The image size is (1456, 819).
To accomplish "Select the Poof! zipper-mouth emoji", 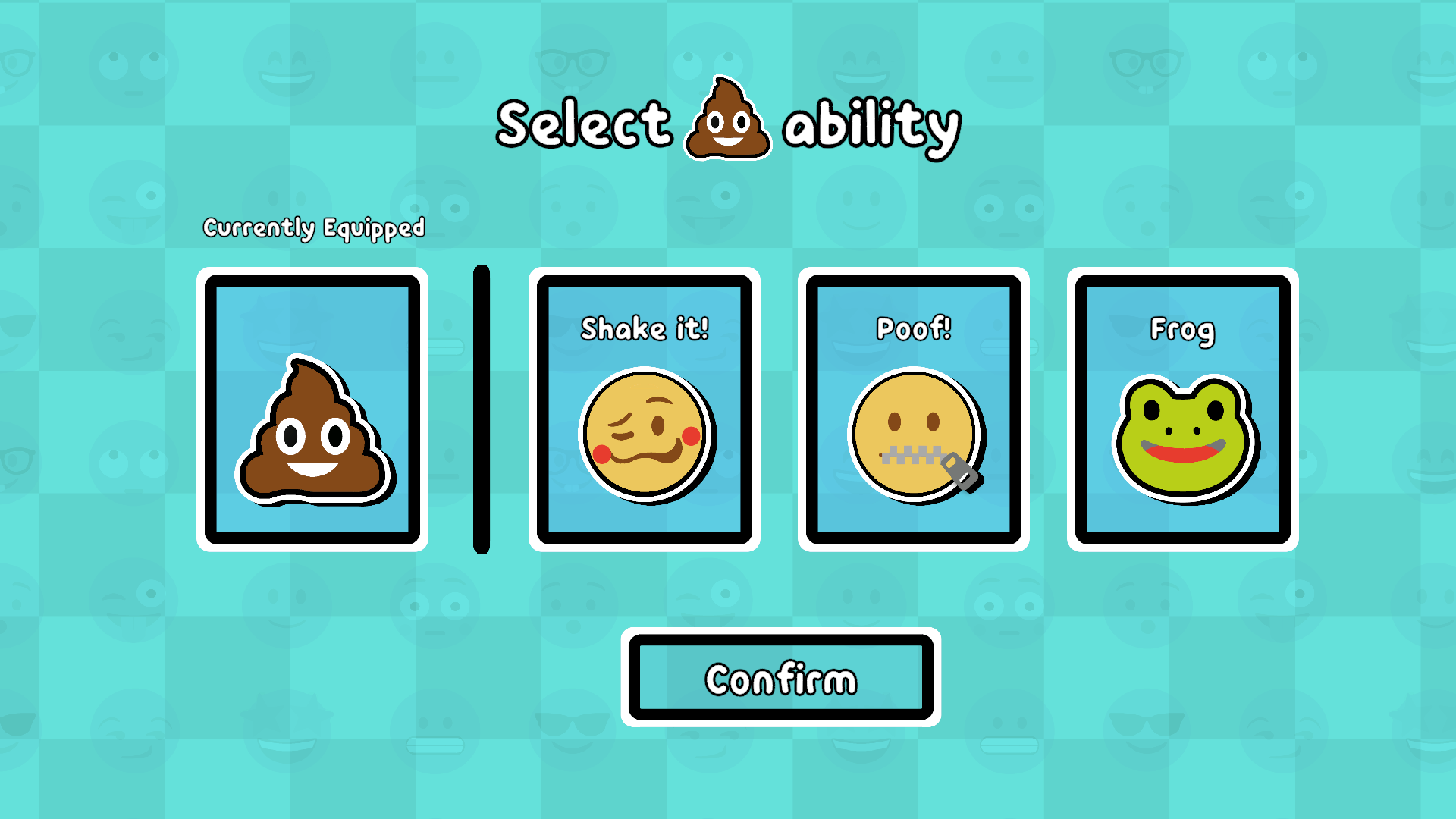I will tap(912, 436).
